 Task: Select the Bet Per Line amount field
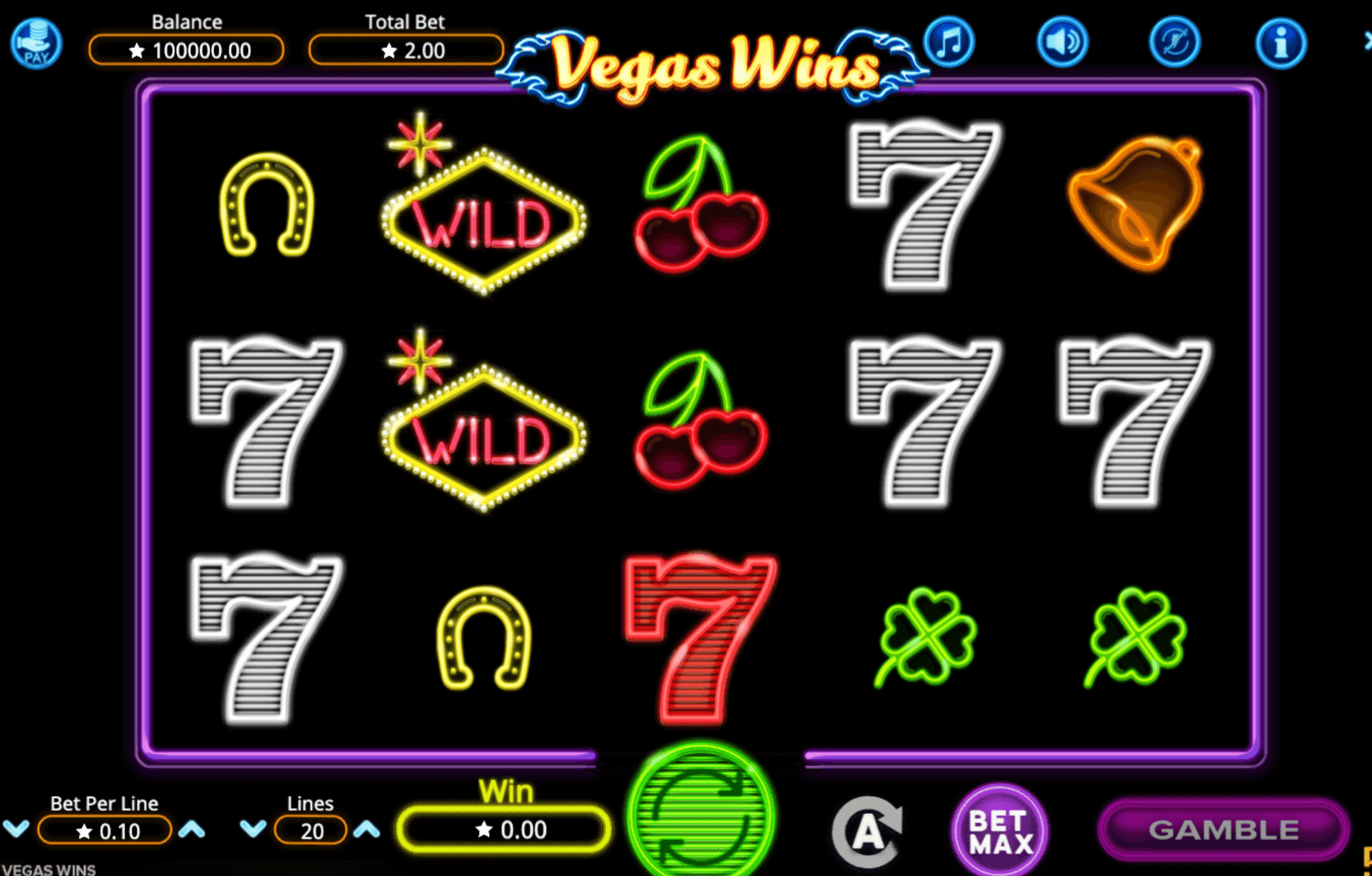click(x=103, y=829)
